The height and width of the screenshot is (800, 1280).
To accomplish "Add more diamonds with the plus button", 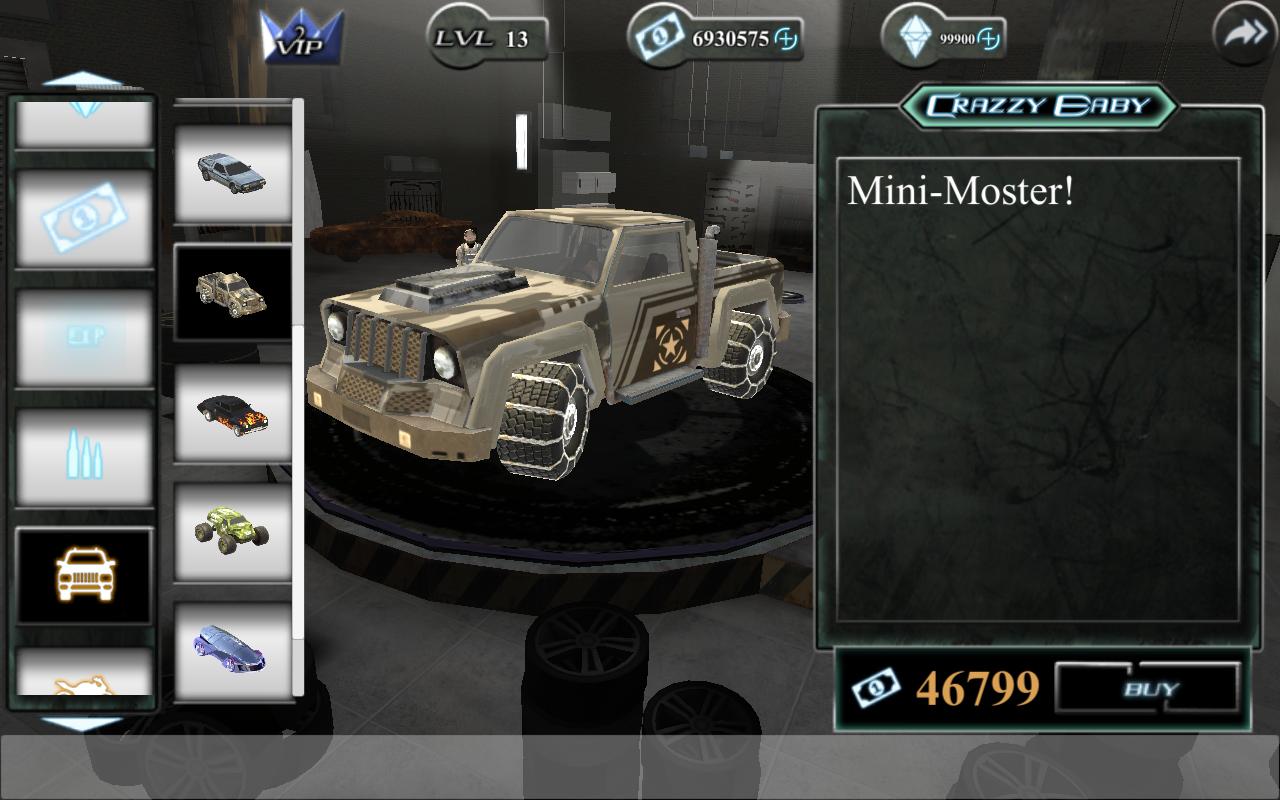I will coord(988,39).
